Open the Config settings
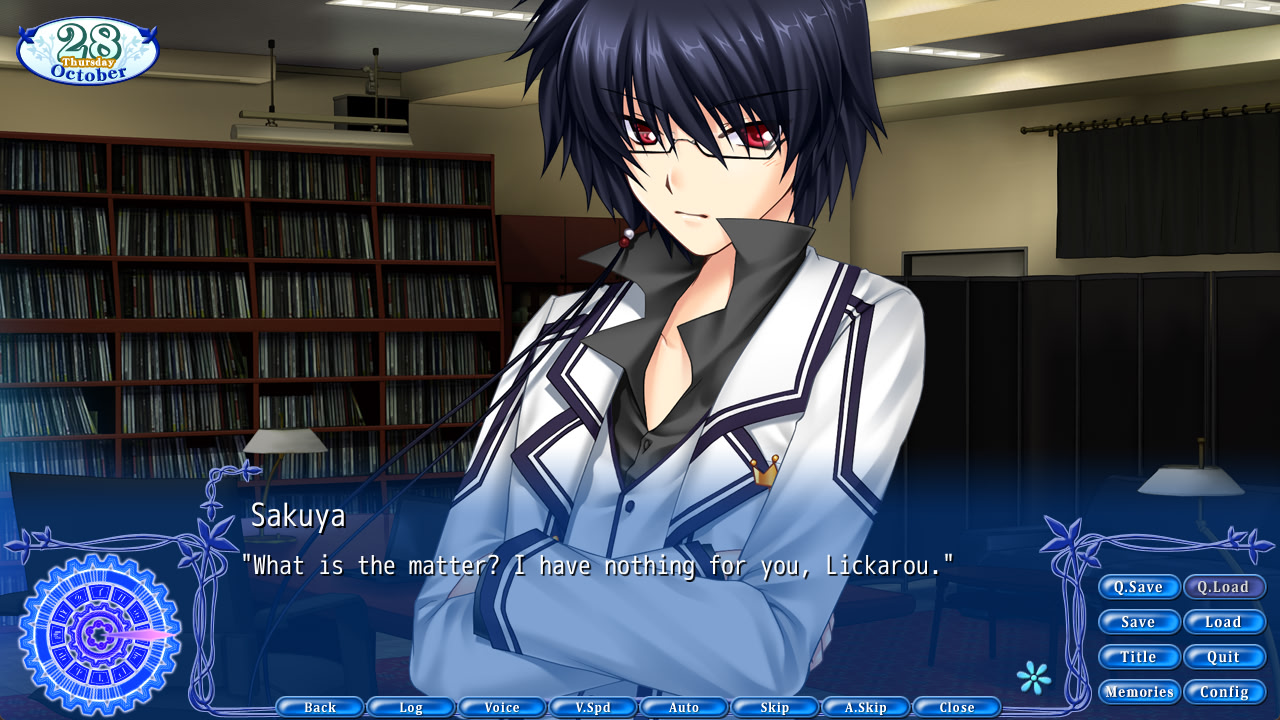 1224,691
